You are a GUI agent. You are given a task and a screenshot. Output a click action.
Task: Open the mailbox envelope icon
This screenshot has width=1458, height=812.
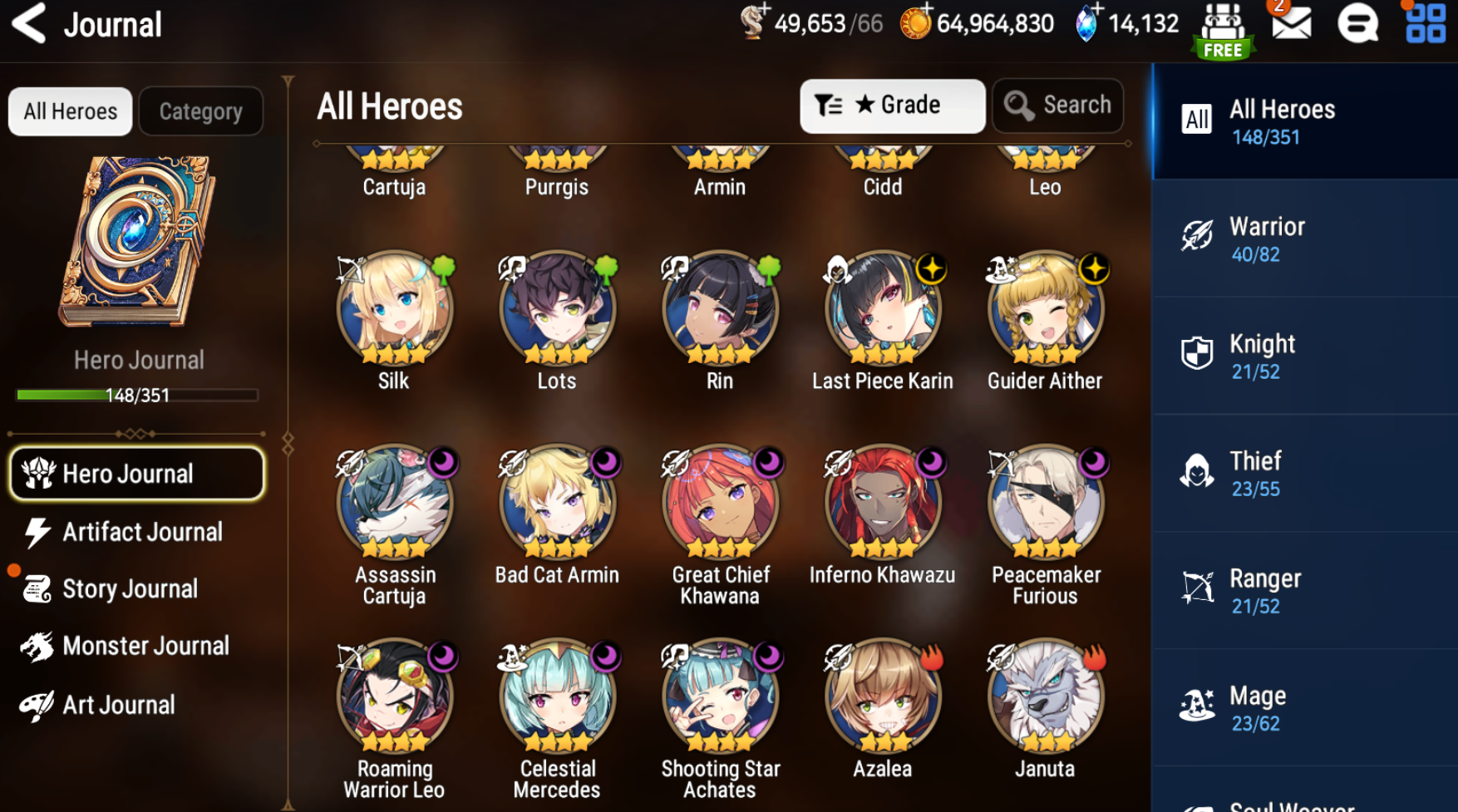[1291, 23]
